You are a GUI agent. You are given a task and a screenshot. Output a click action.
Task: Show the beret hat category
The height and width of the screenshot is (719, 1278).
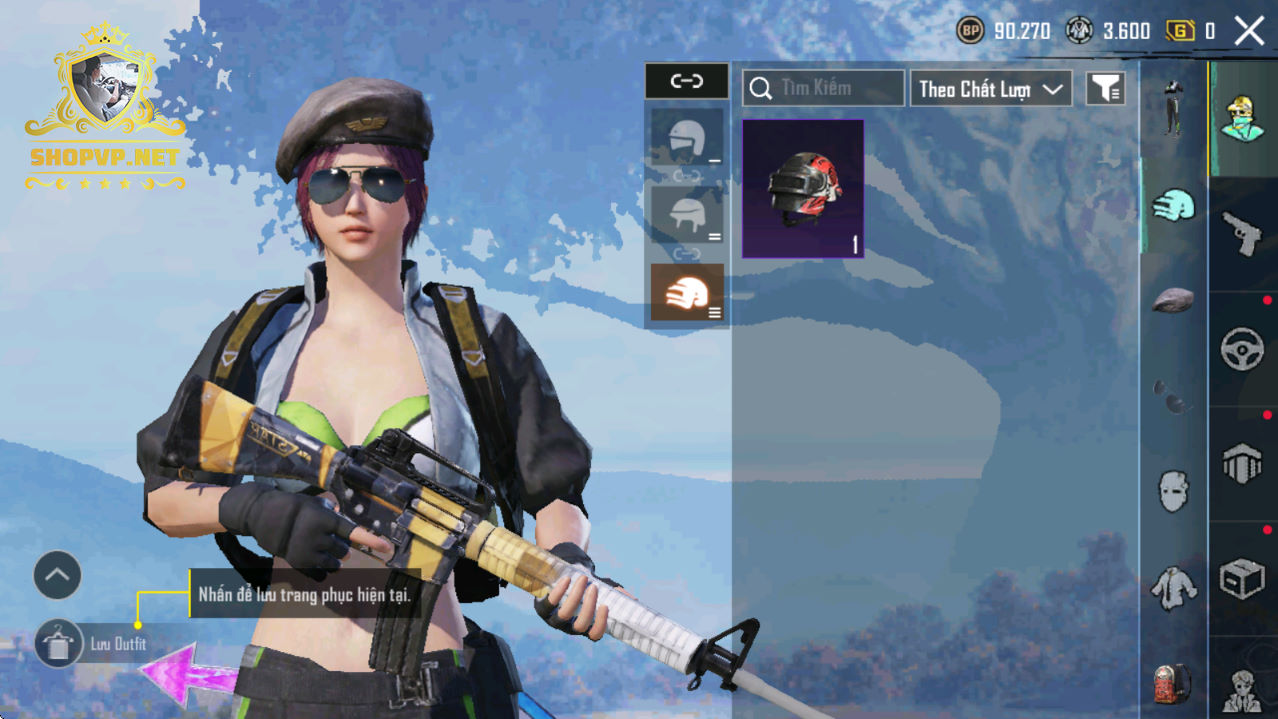pos(1173,299)
